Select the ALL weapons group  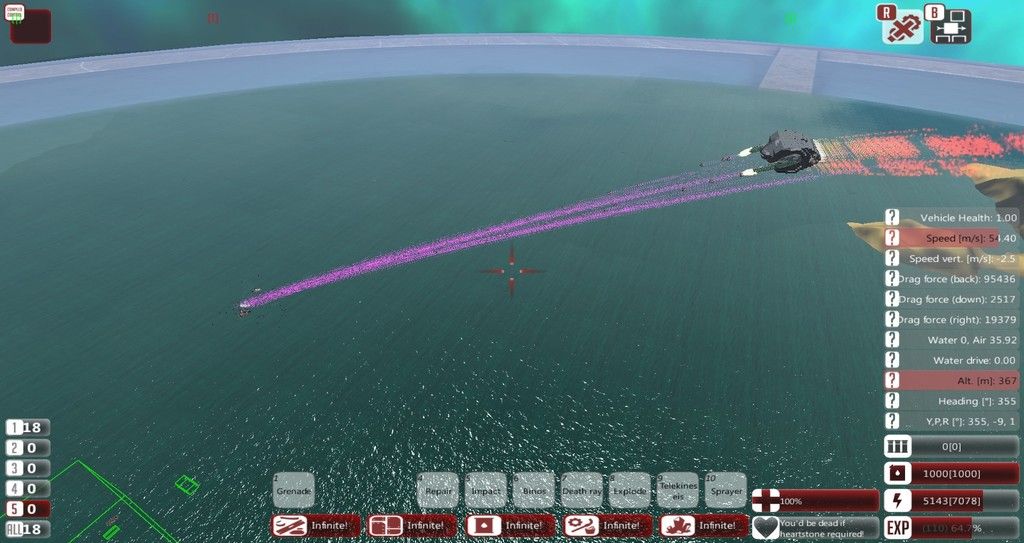tap(28, 529)
